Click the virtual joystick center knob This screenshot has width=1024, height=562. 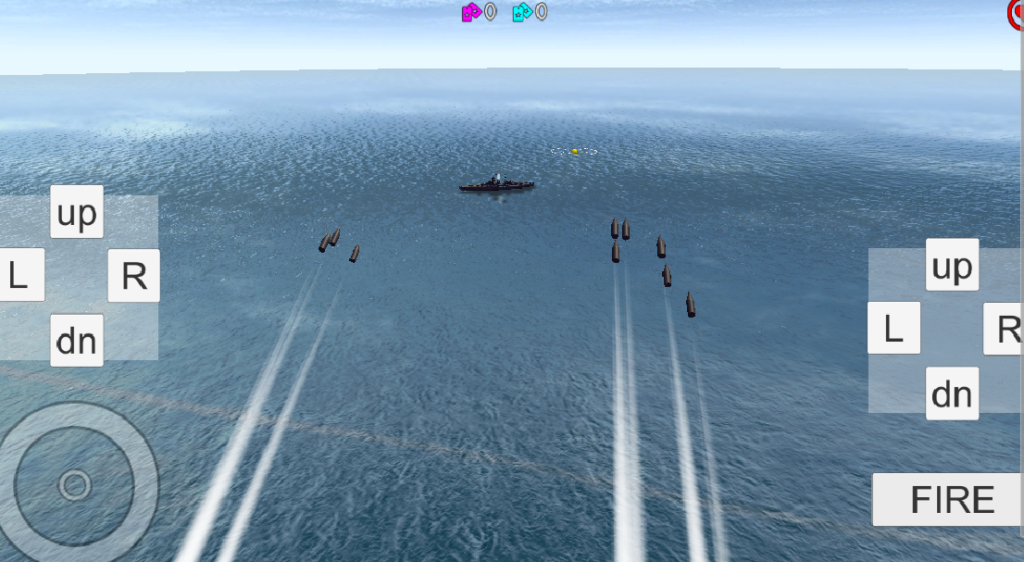[75, 485]
